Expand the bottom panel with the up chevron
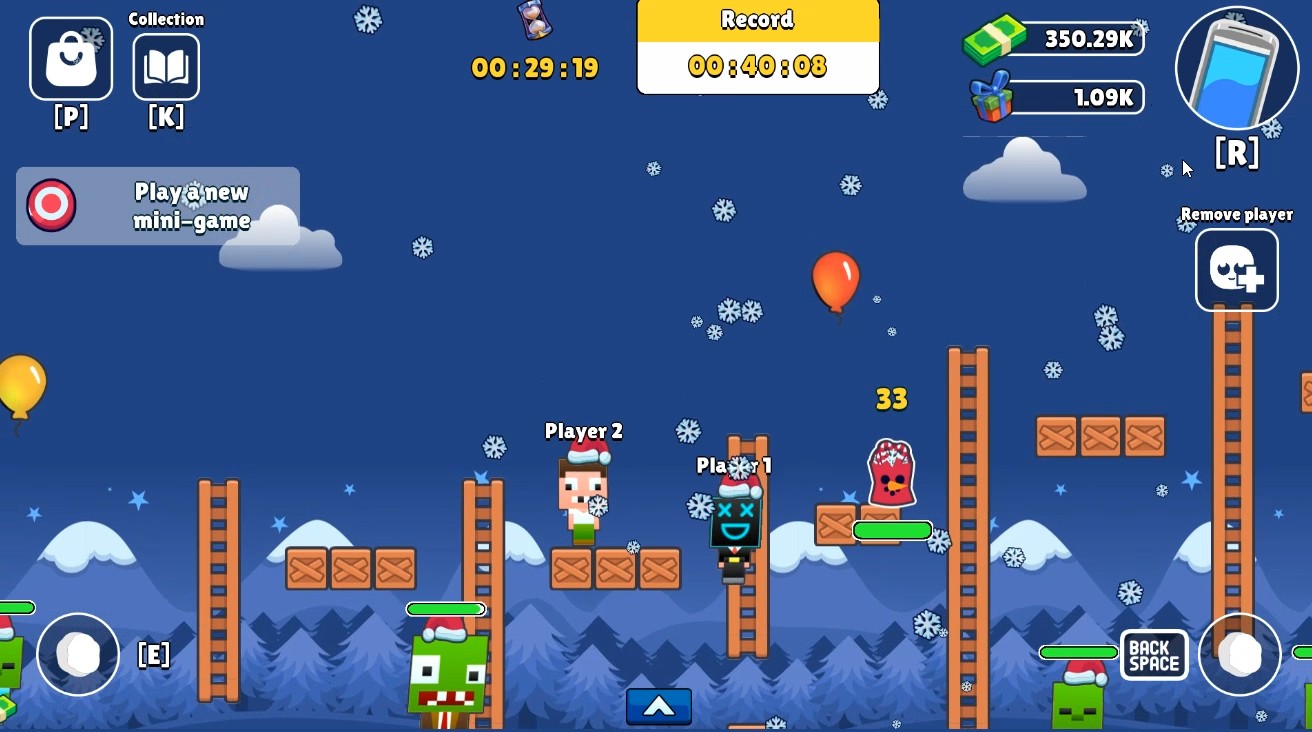This screenshot has width=1312, height=732. [658, 706]
